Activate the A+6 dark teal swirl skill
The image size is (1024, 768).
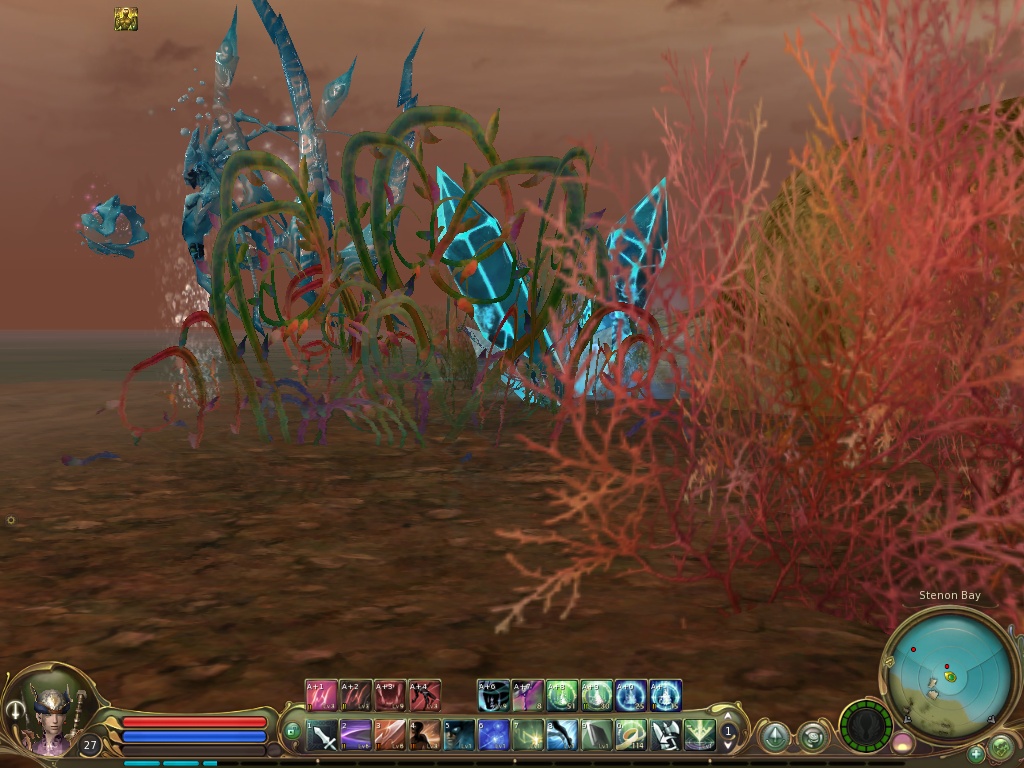tap(494, 695)
